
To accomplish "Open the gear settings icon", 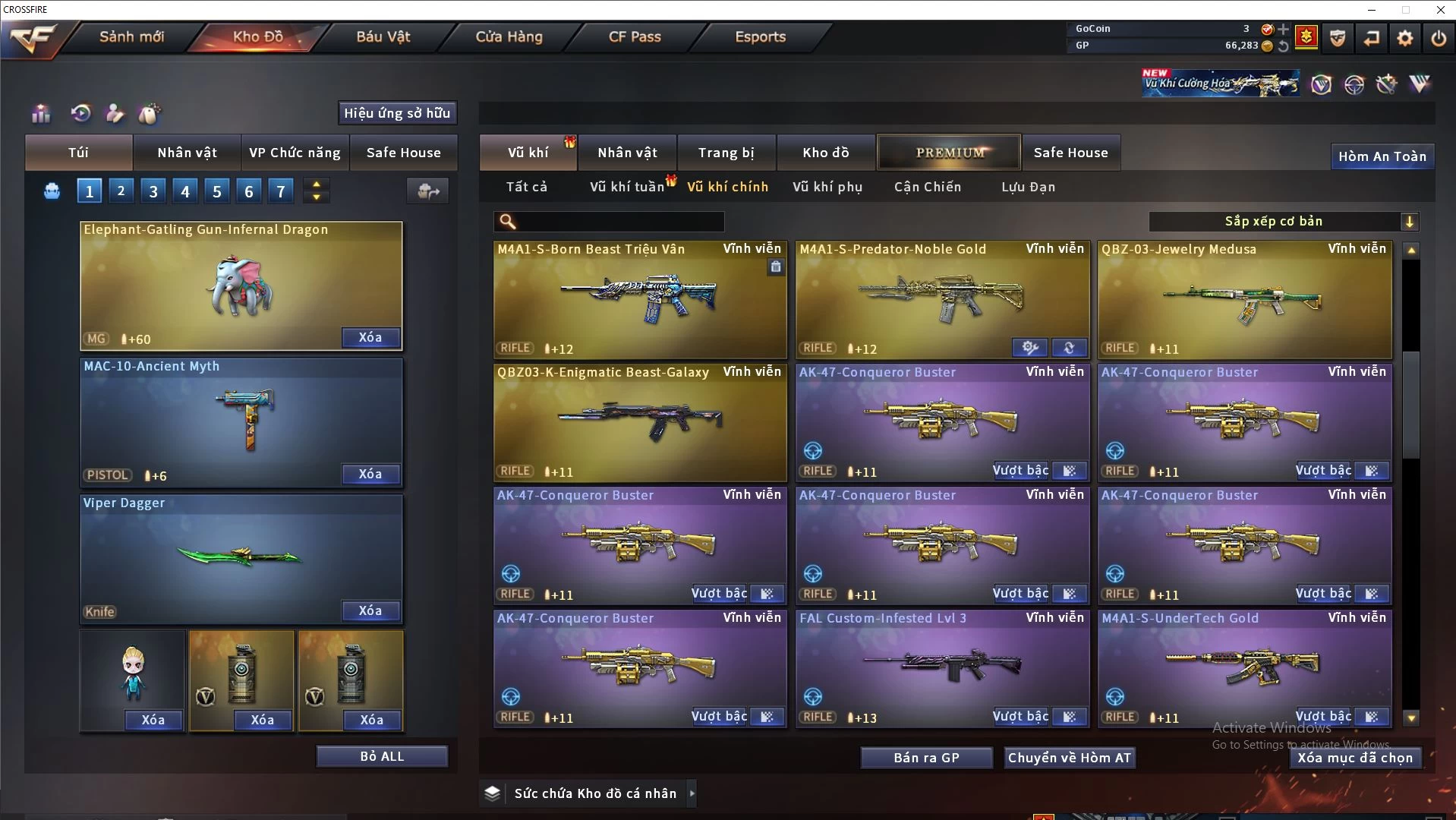I will click(x=1404, y=38).
